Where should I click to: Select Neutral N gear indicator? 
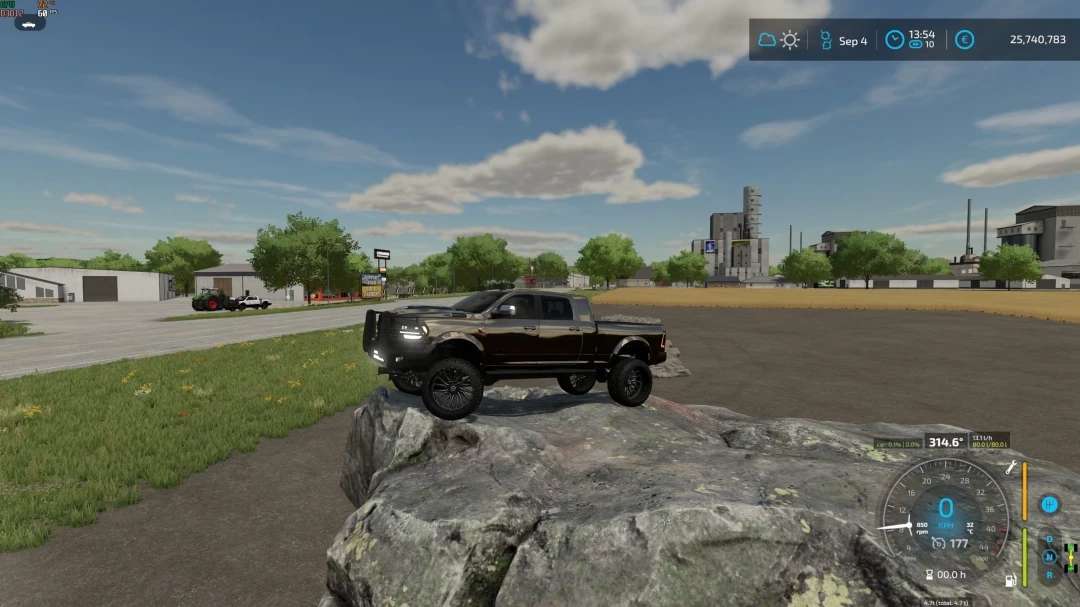[x=1049, y=557]
